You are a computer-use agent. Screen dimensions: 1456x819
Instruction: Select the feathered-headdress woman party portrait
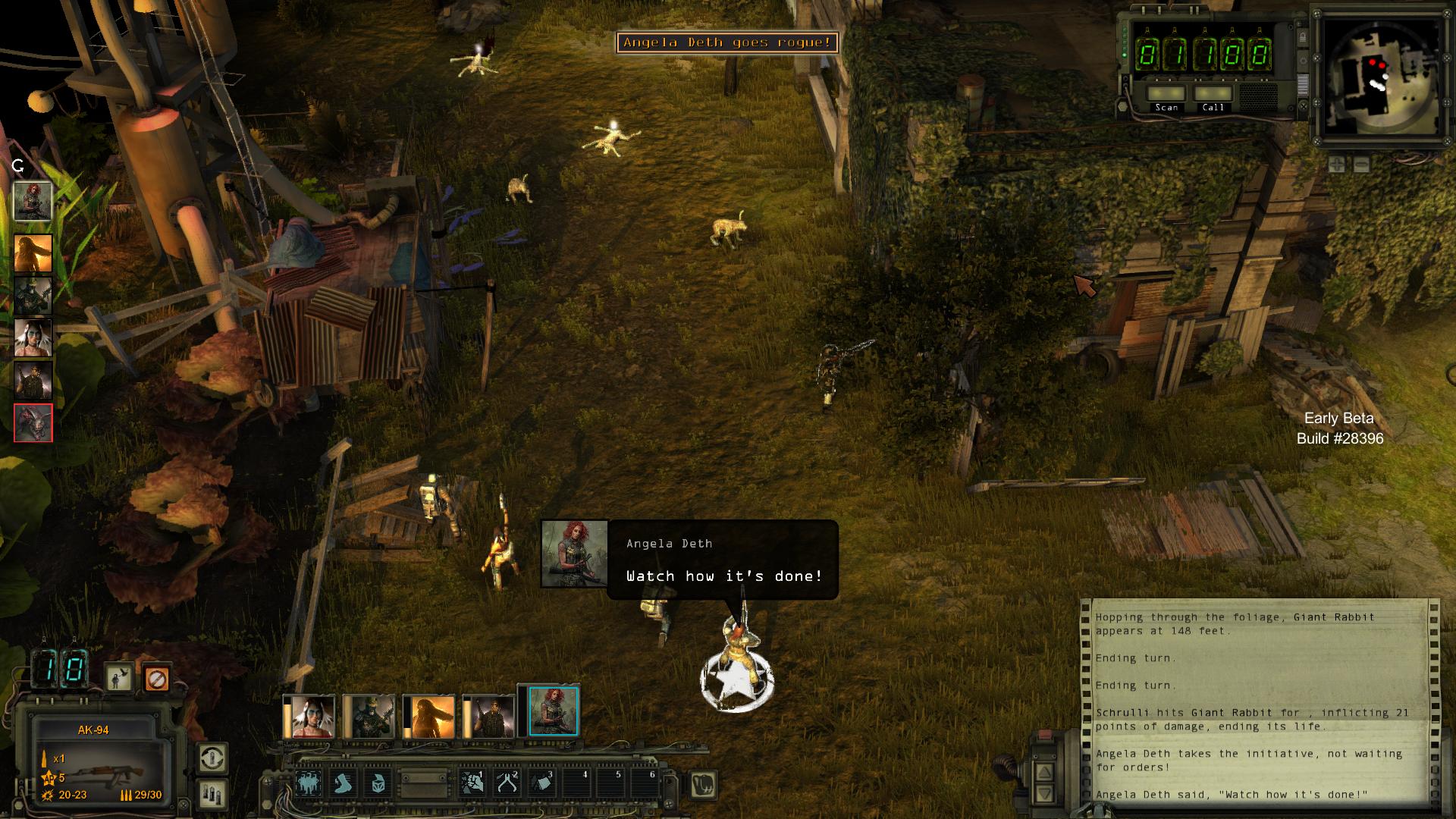309,717
